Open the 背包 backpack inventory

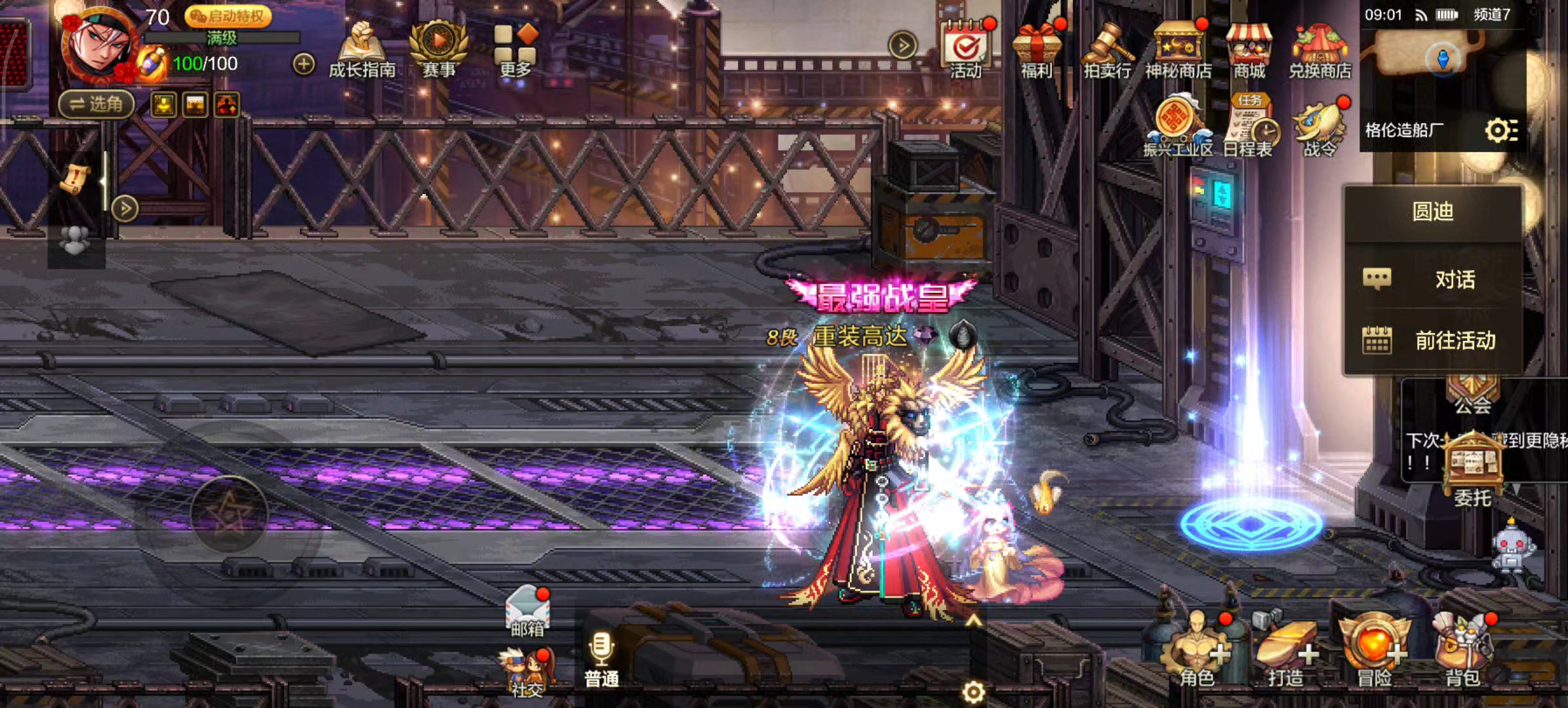[x=1462, y=651]
